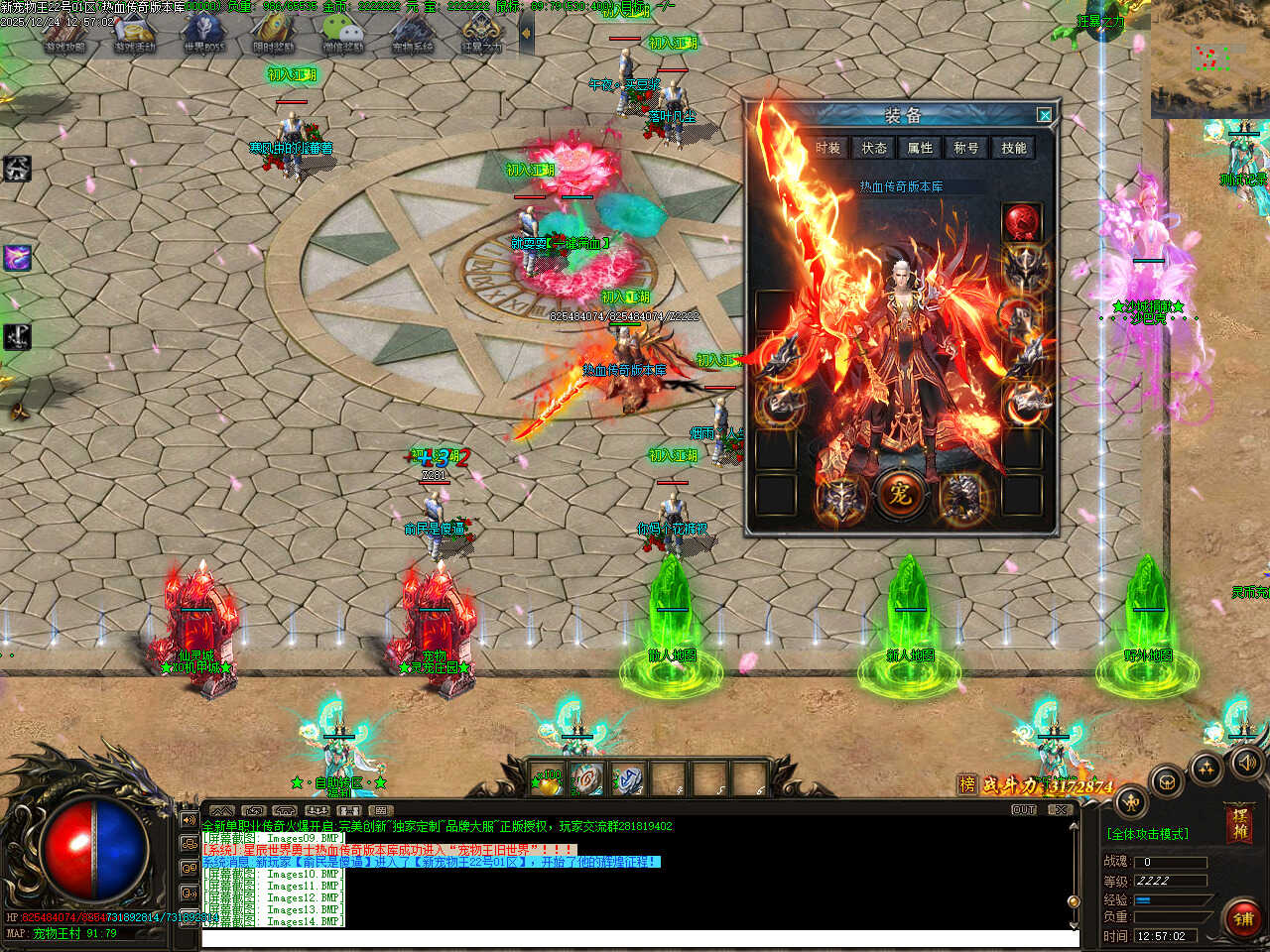Select the 属性 tab
This screenshot has height=952, width=1270.
(921, 148)
